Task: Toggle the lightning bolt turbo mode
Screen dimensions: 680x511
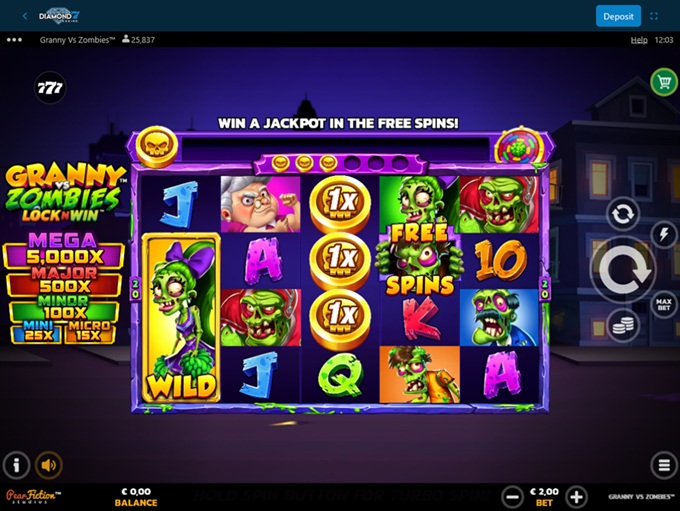Action: tap(661, 234)
